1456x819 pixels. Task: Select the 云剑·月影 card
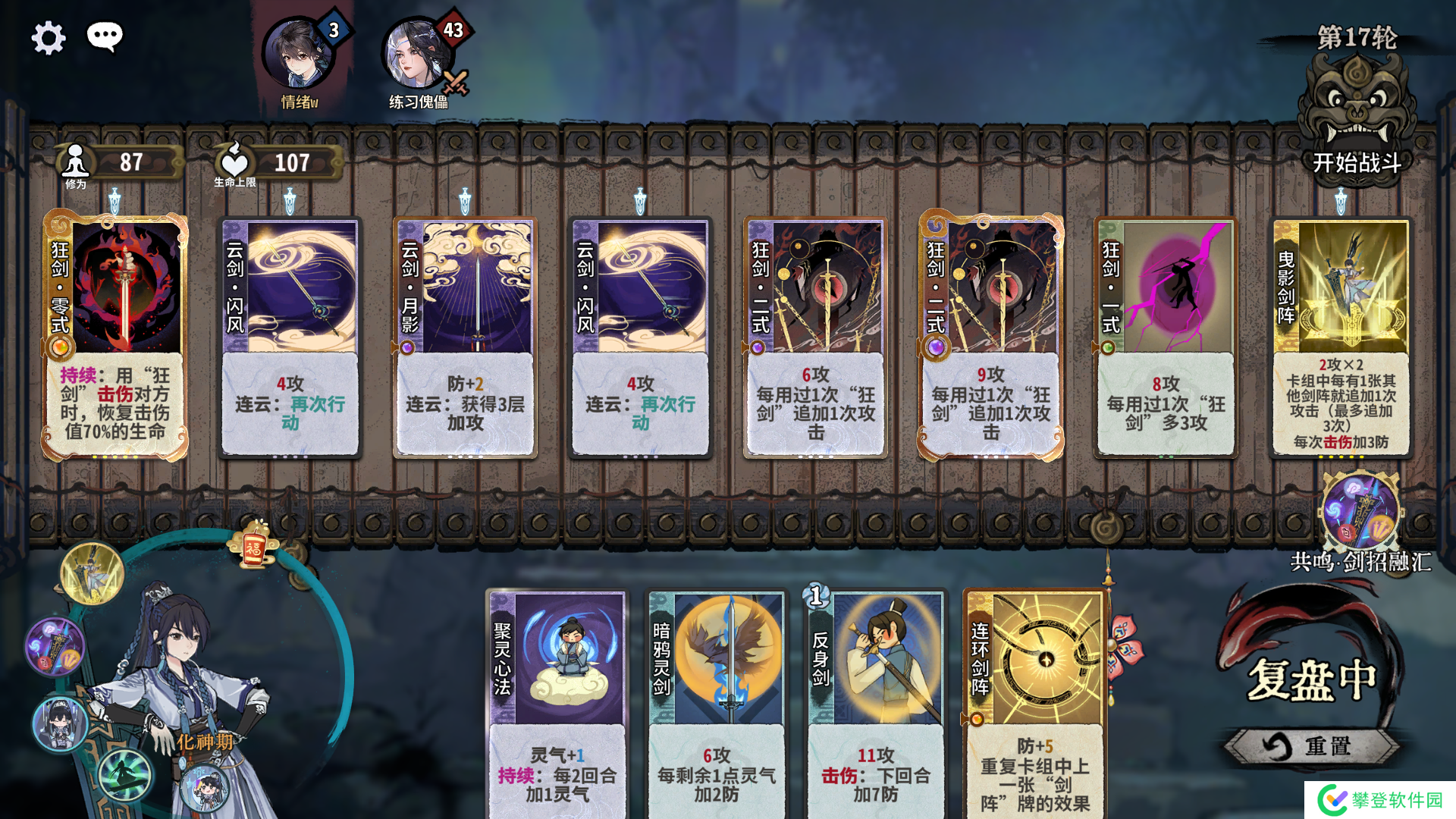465,337
